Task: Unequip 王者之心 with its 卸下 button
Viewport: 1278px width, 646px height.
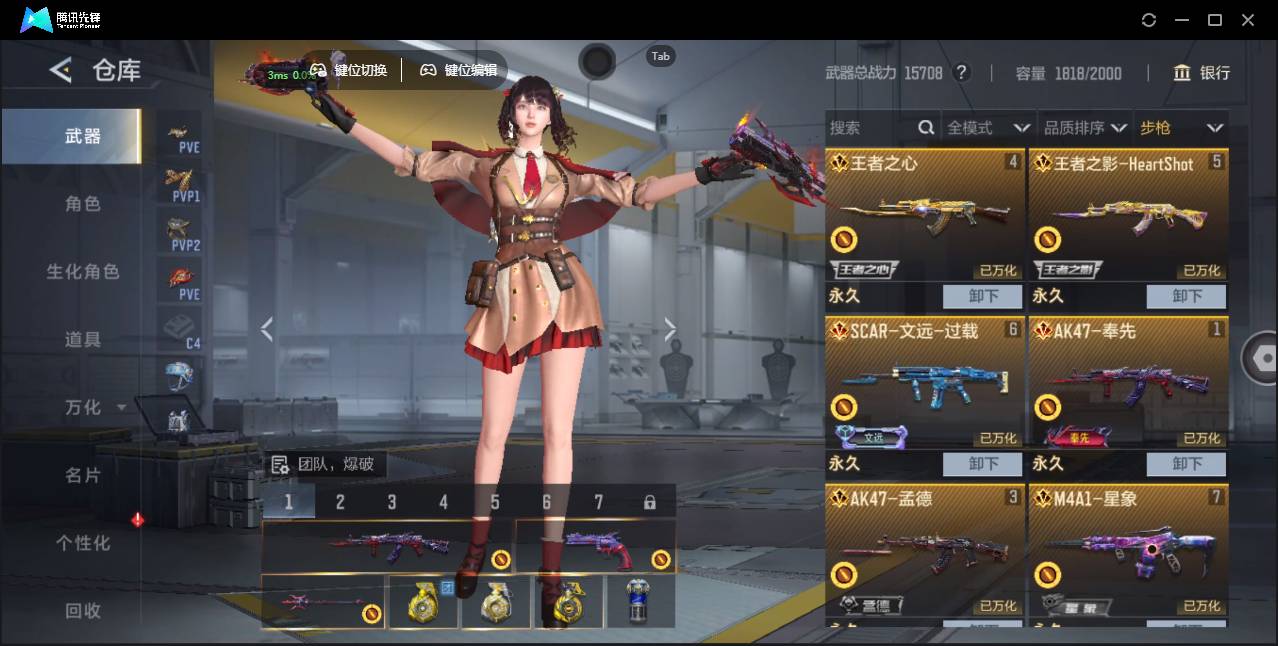Action: click(983, 296)
